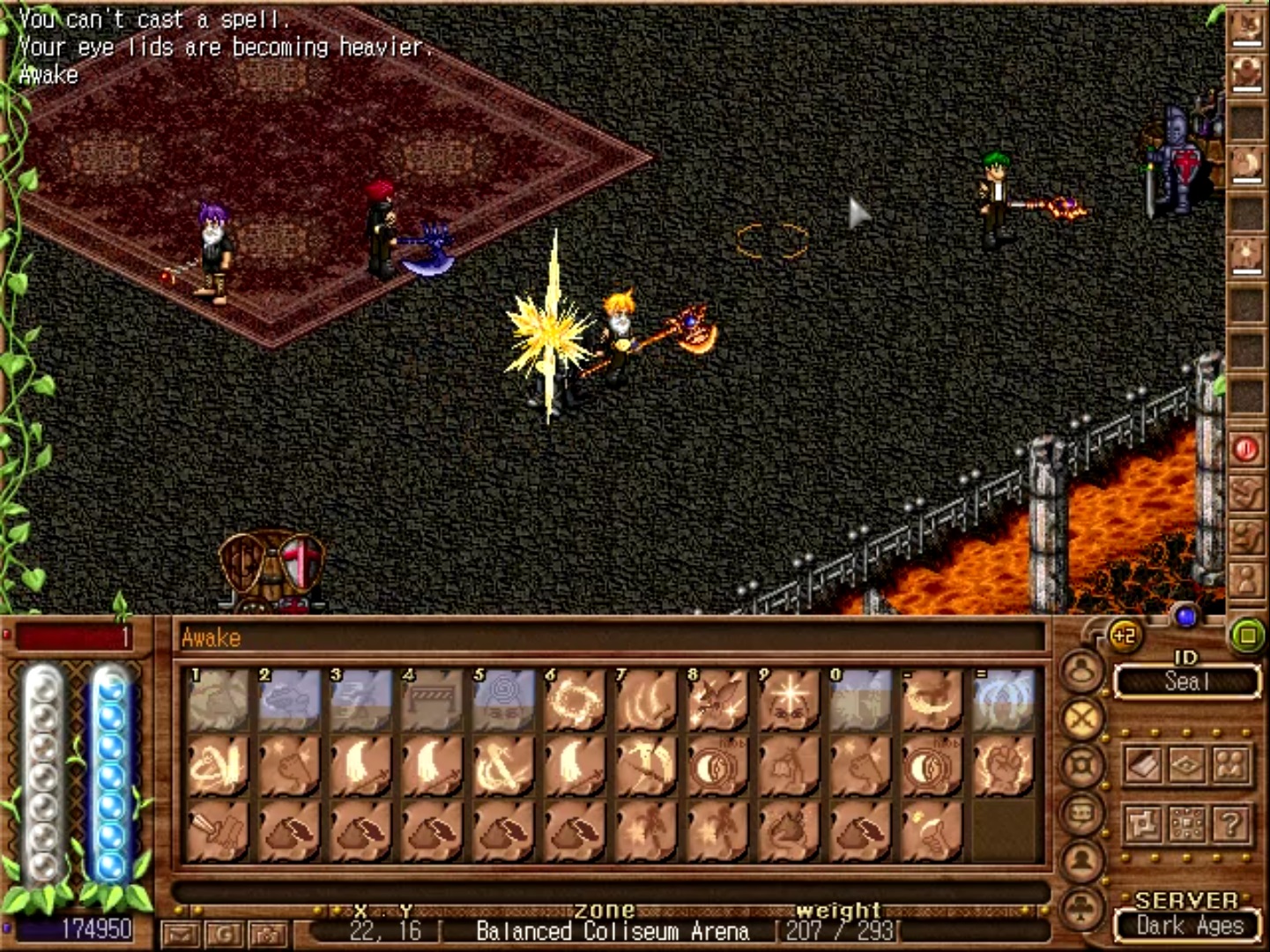Open the 3x3 dotted grid options button

click(1187, 824)
